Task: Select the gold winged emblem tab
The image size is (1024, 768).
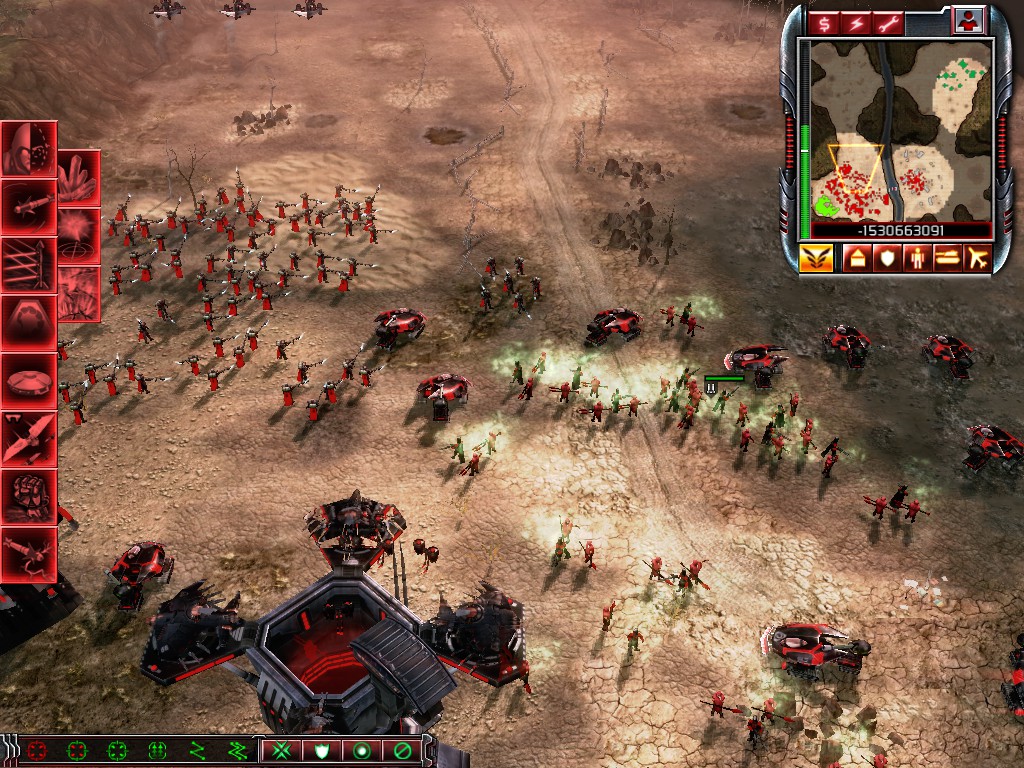Action: point(815,258)
